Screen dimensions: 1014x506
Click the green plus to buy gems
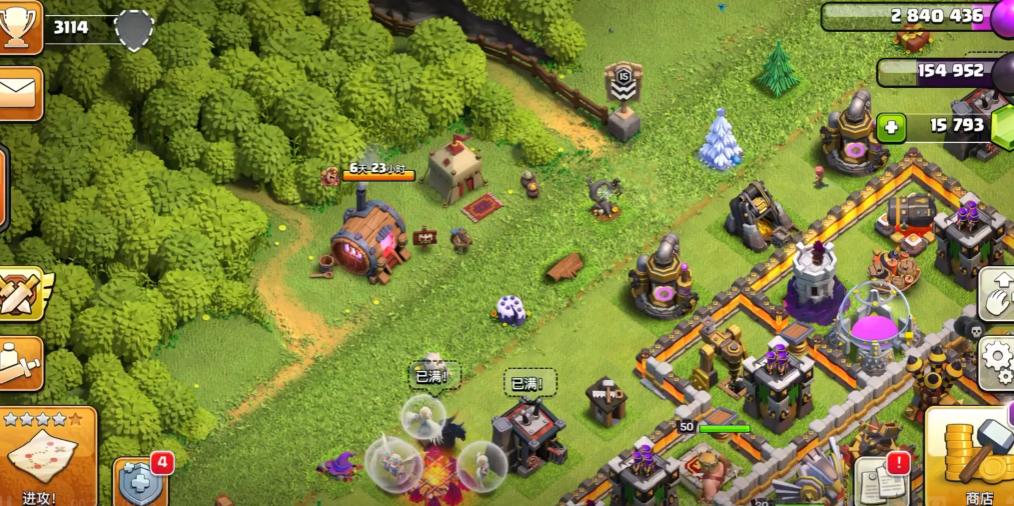coord(893,127)
